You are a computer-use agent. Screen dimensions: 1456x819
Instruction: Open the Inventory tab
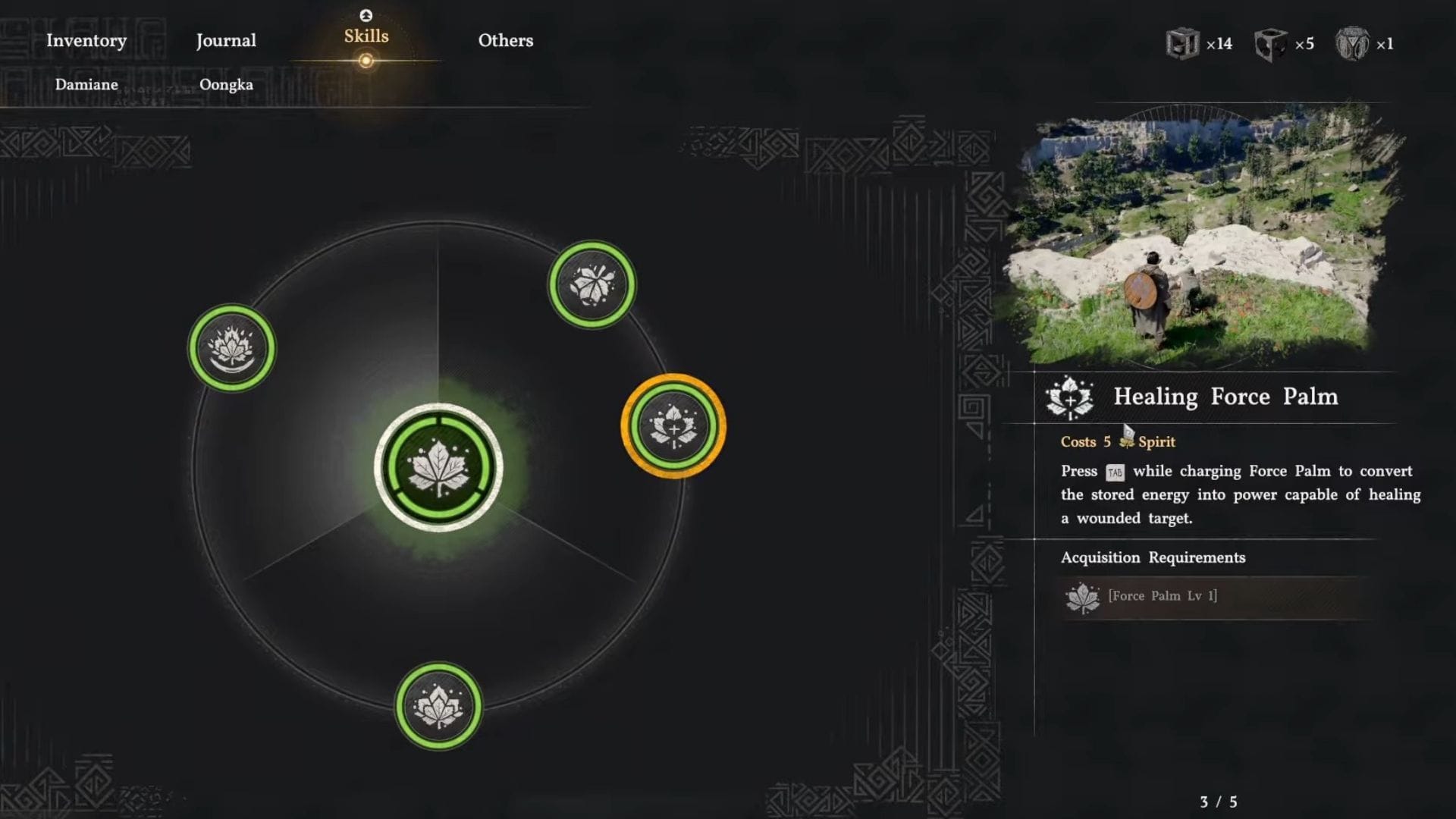(x=86, y=41)
